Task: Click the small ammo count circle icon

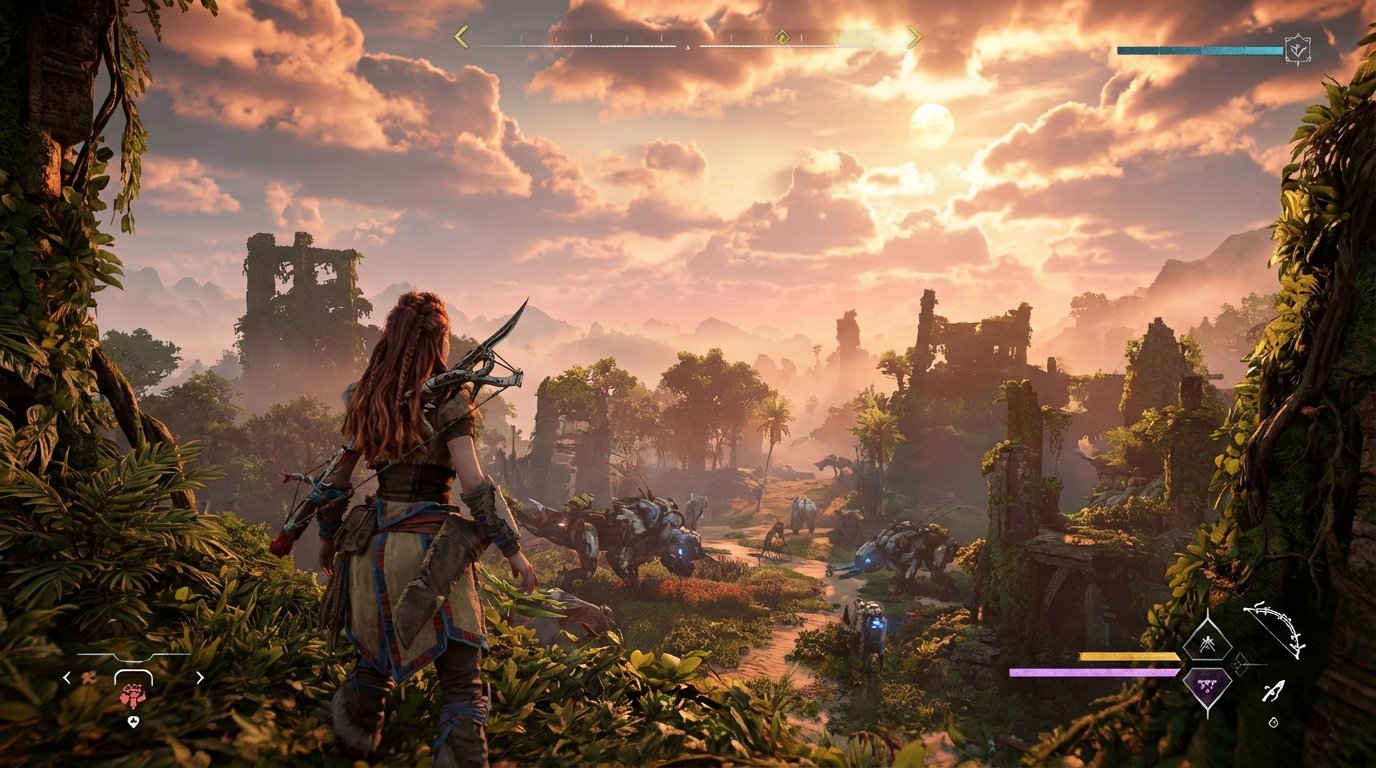Action: [1273, 722]
